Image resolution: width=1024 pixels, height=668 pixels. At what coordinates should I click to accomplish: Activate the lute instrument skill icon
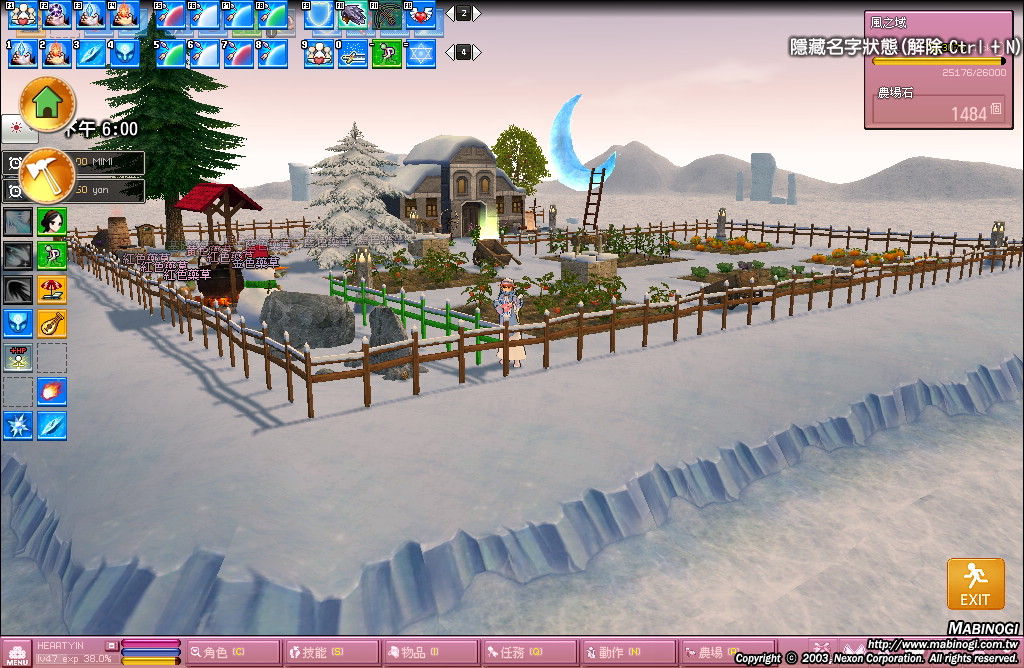(52, 323)
